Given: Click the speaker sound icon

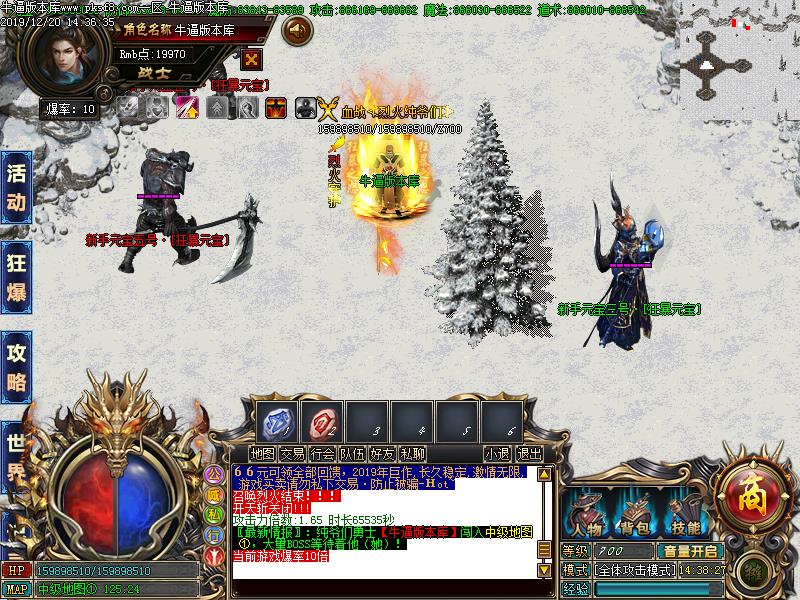Looking at the screenshot, I should point(297,32).
